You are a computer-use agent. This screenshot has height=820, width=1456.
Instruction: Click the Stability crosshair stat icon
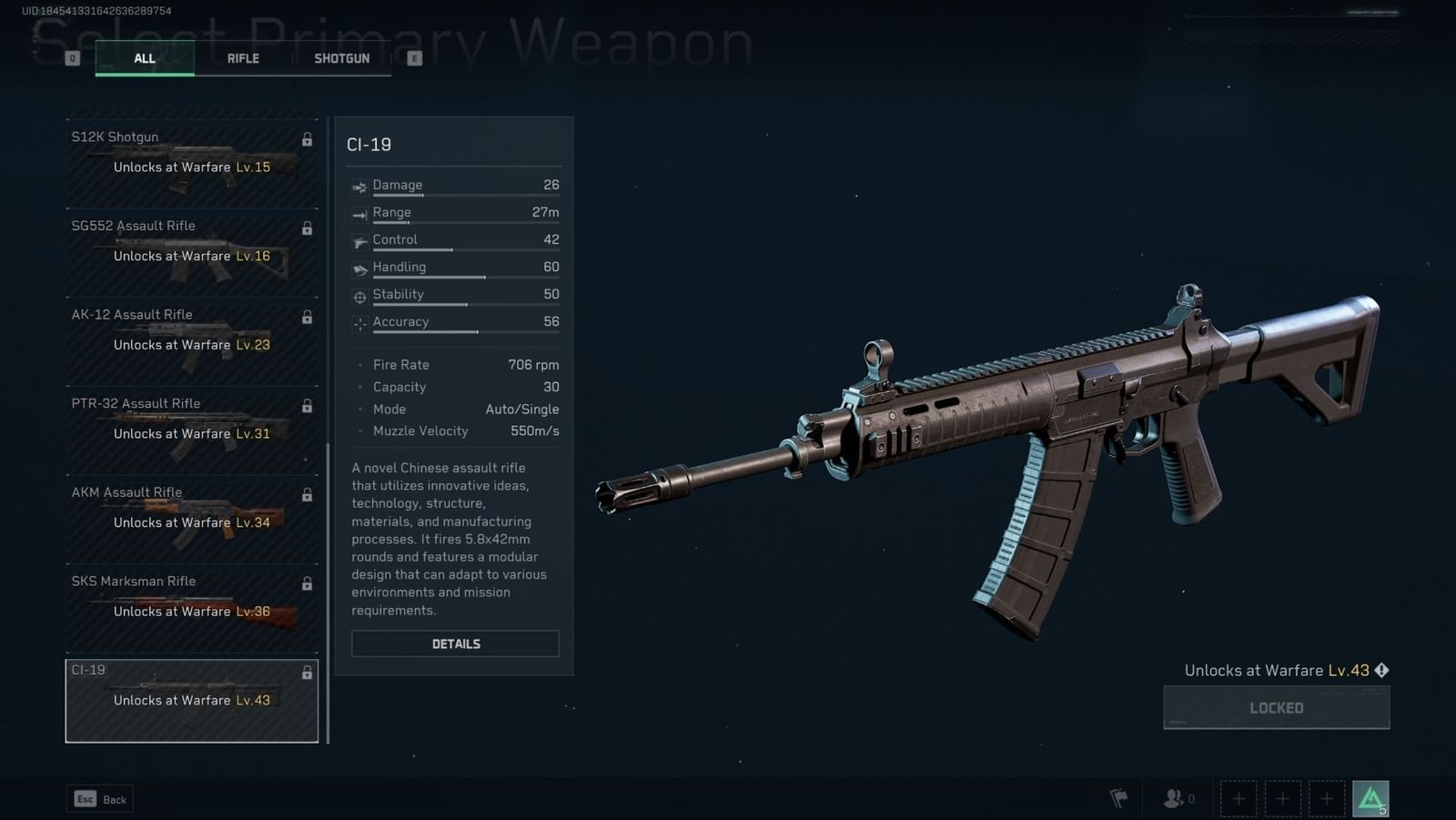360,294
